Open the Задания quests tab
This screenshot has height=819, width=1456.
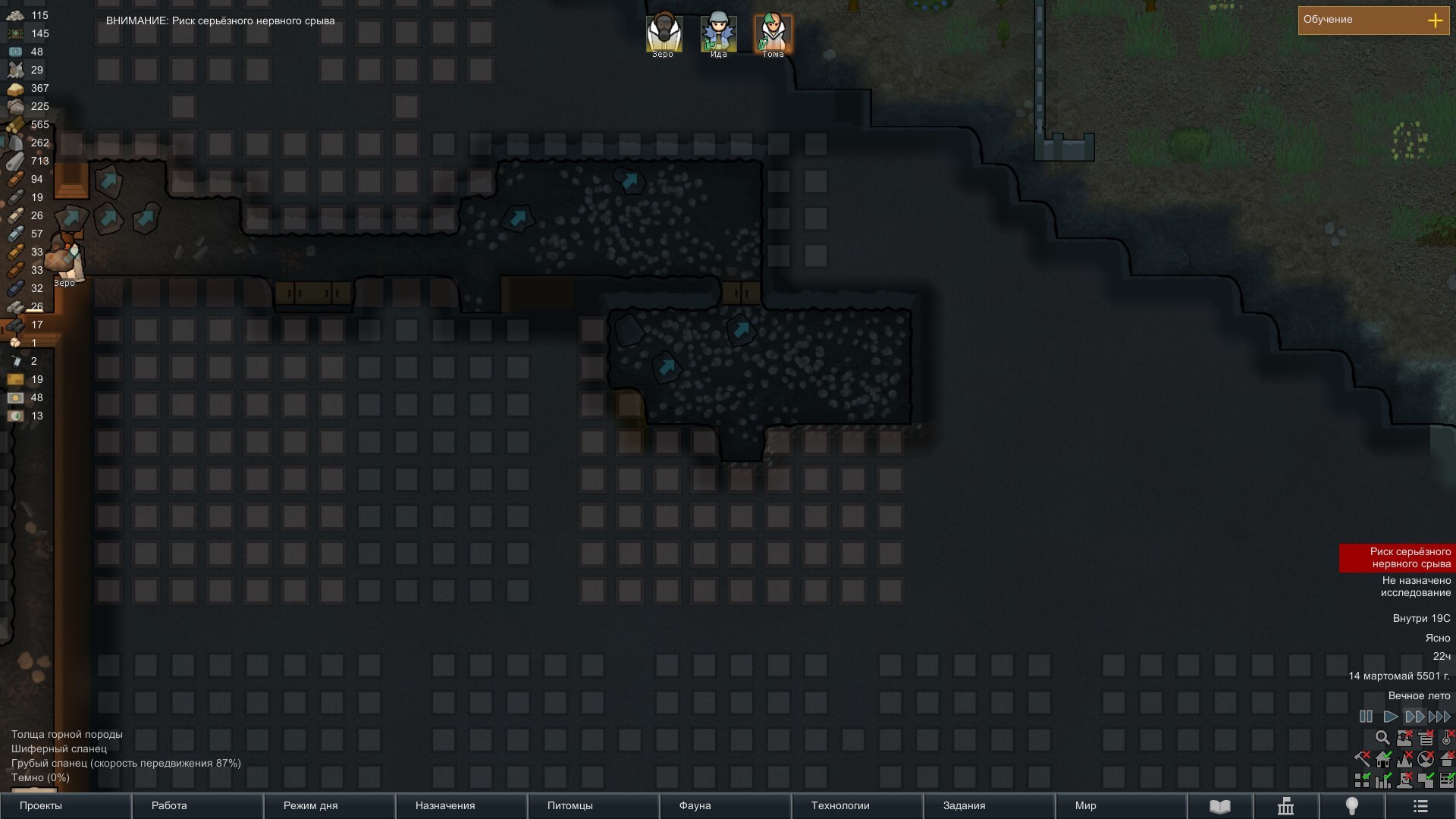989,806
